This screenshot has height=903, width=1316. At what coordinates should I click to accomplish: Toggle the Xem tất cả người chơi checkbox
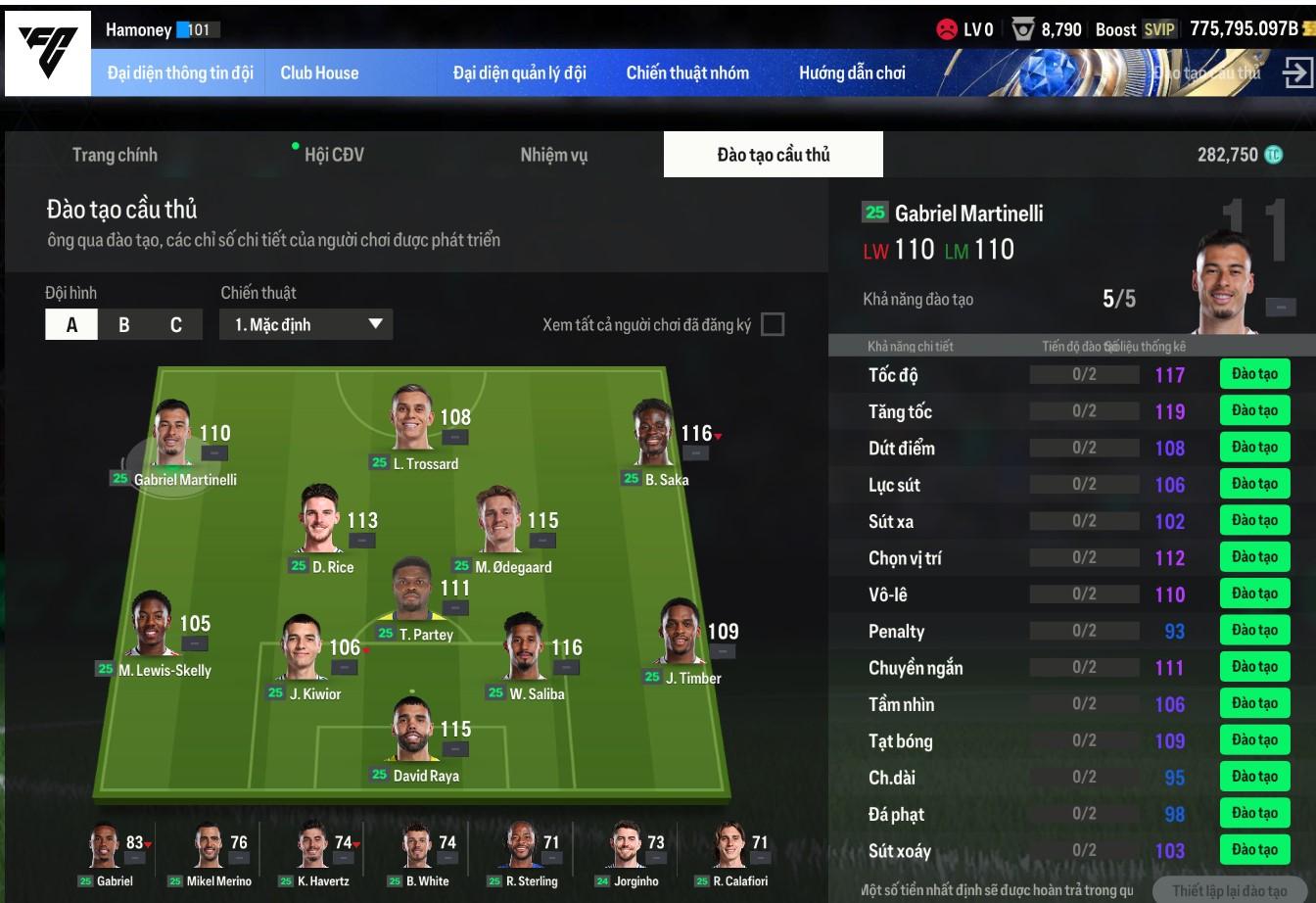point(773,324)
